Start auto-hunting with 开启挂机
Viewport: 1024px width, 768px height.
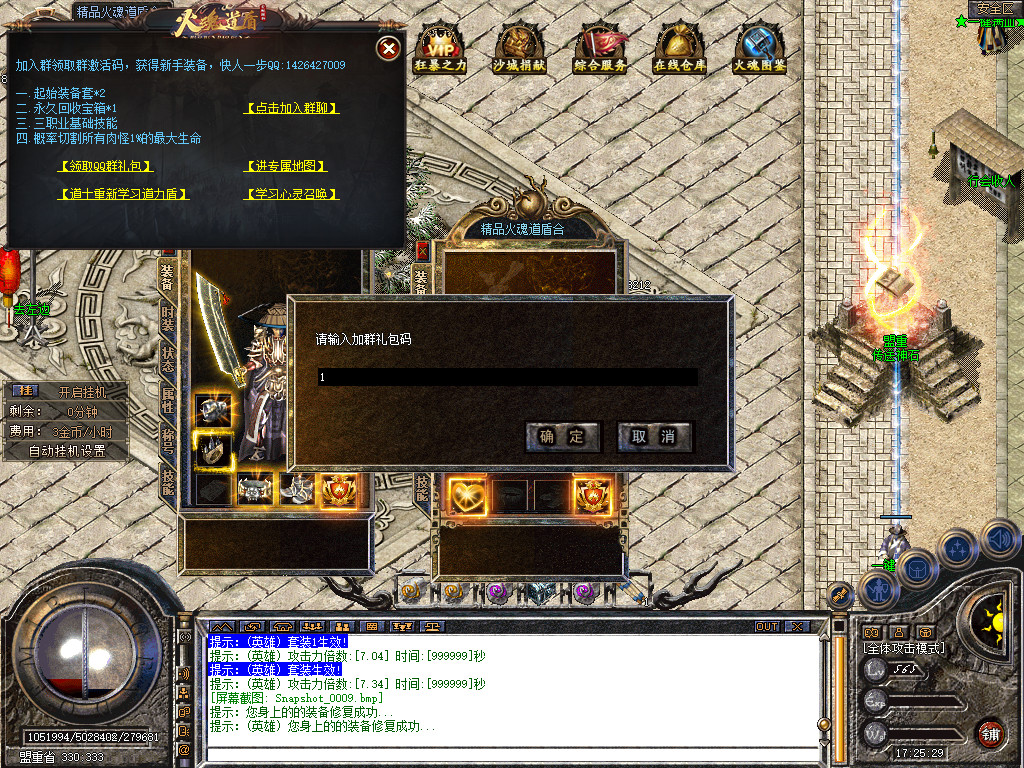[80, 391]
